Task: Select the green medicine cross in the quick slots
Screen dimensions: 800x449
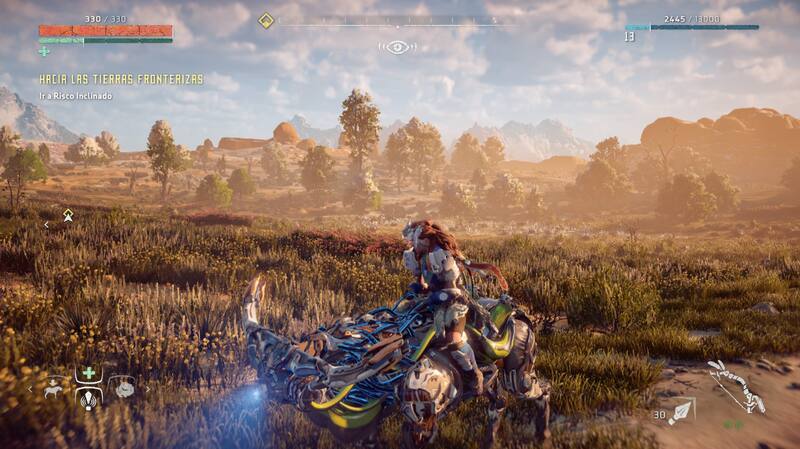Action: click(89, 373)
